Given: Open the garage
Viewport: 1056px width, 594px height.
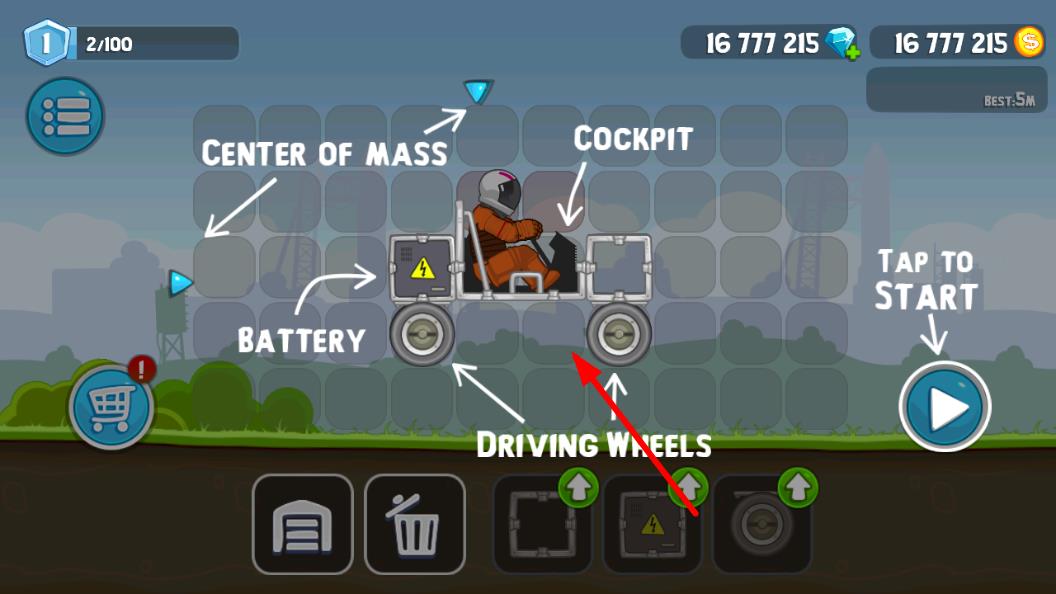Looking at the screenshot, I should [x=302, y=523].
